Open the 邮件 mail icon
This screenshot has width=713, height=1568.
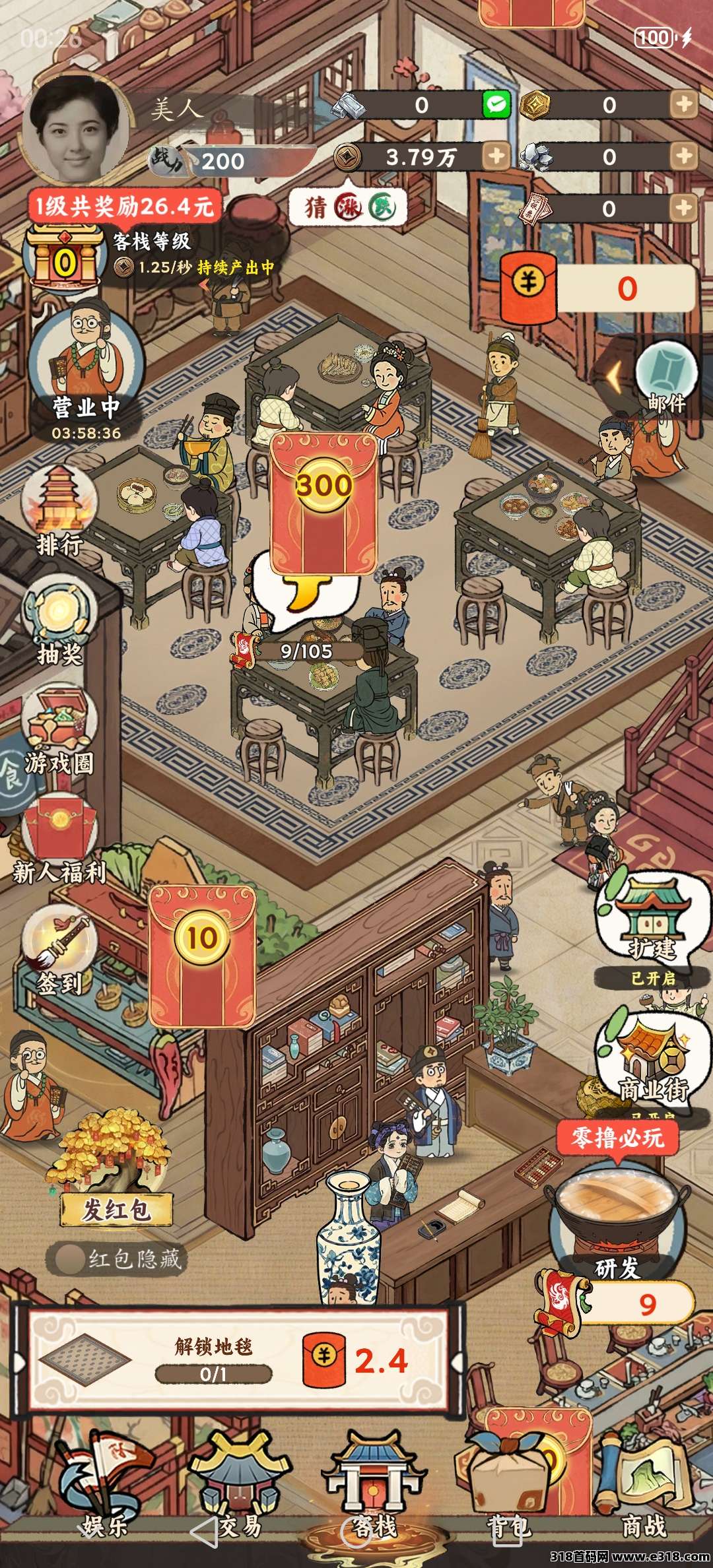(x=665, y=377)
